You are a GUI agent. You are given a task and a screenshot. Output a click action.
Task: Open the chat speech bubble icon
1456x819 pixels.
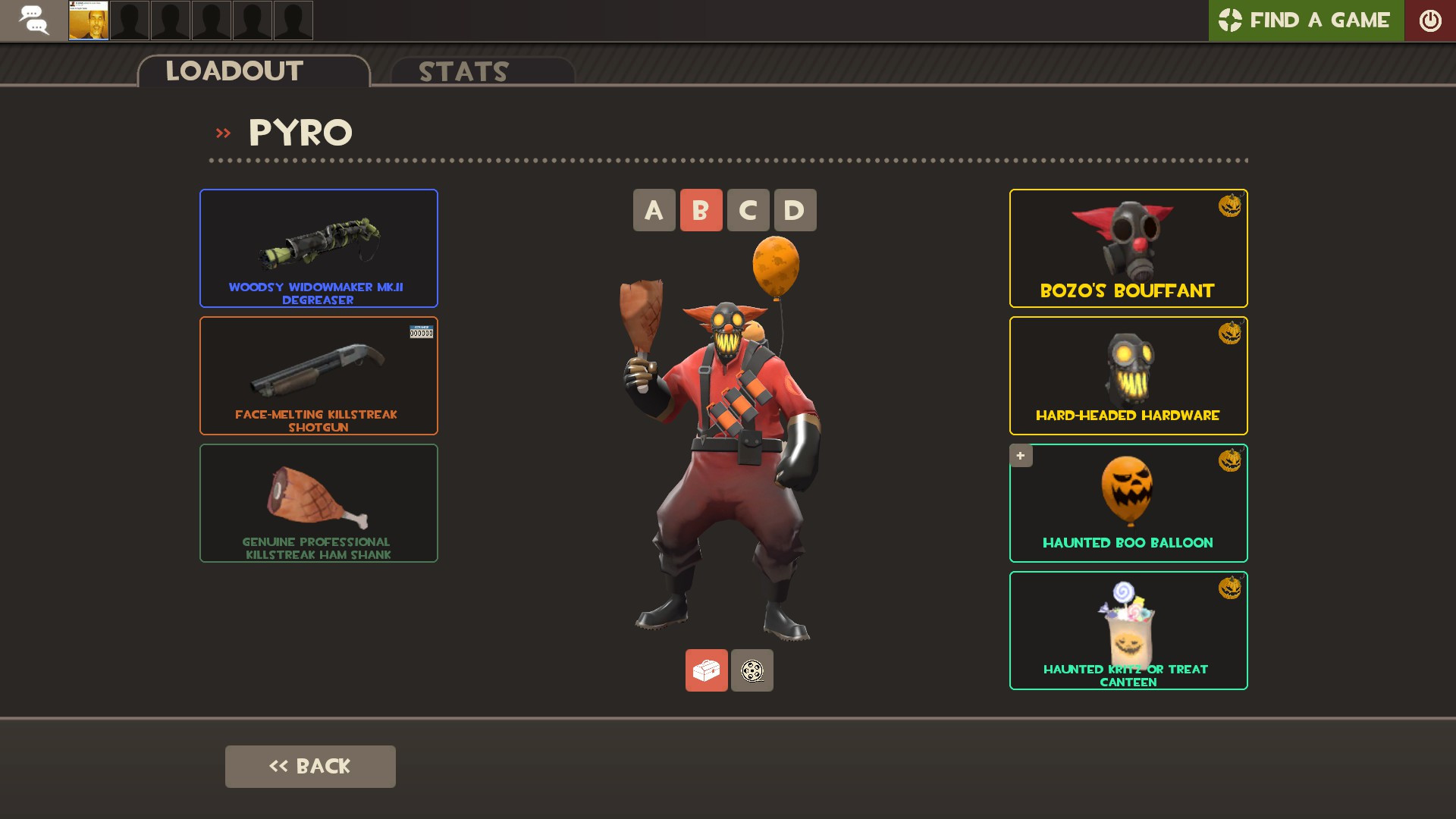[33, 20]
